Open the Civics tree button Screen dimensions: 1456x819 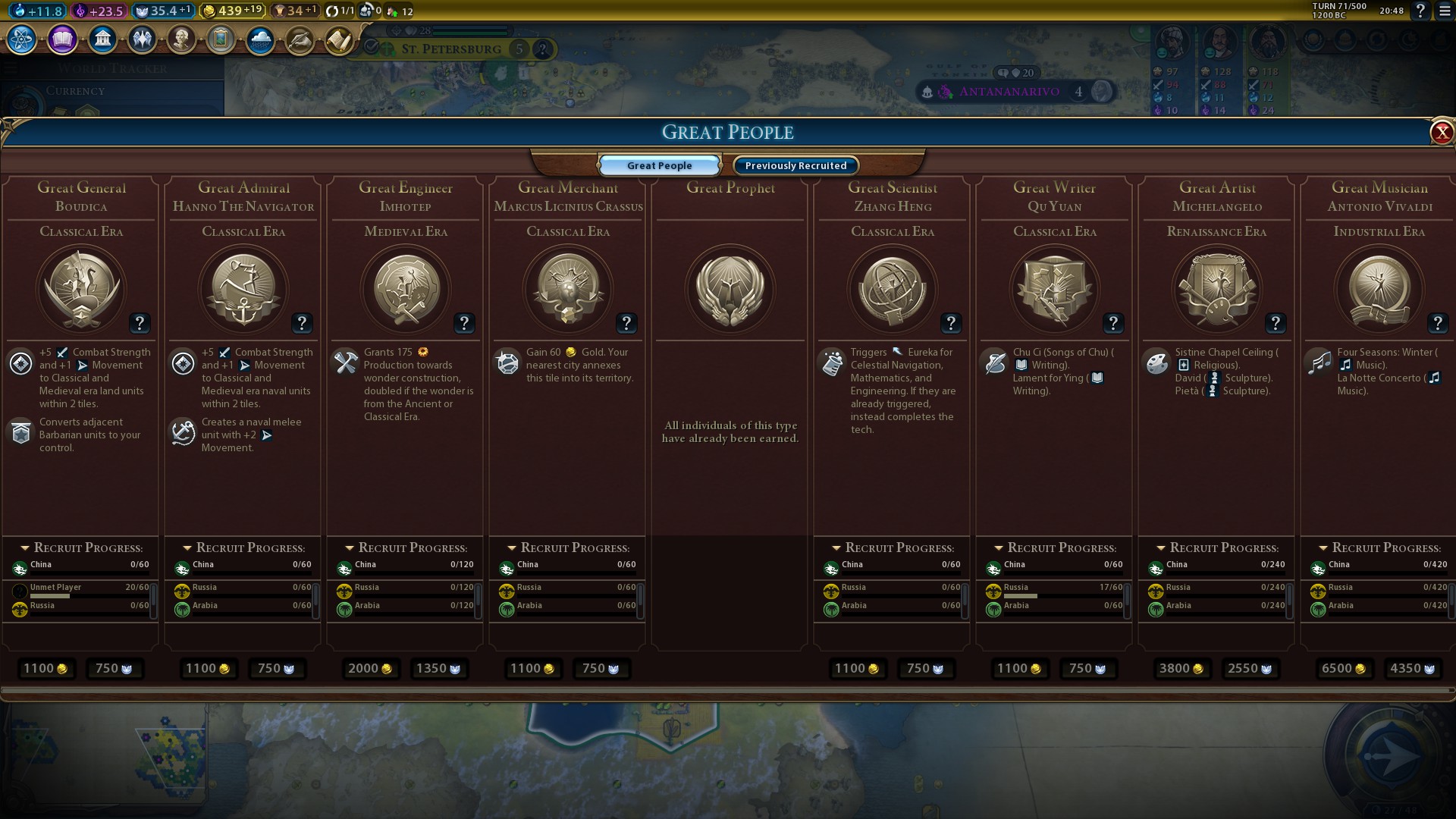point(62,39)
